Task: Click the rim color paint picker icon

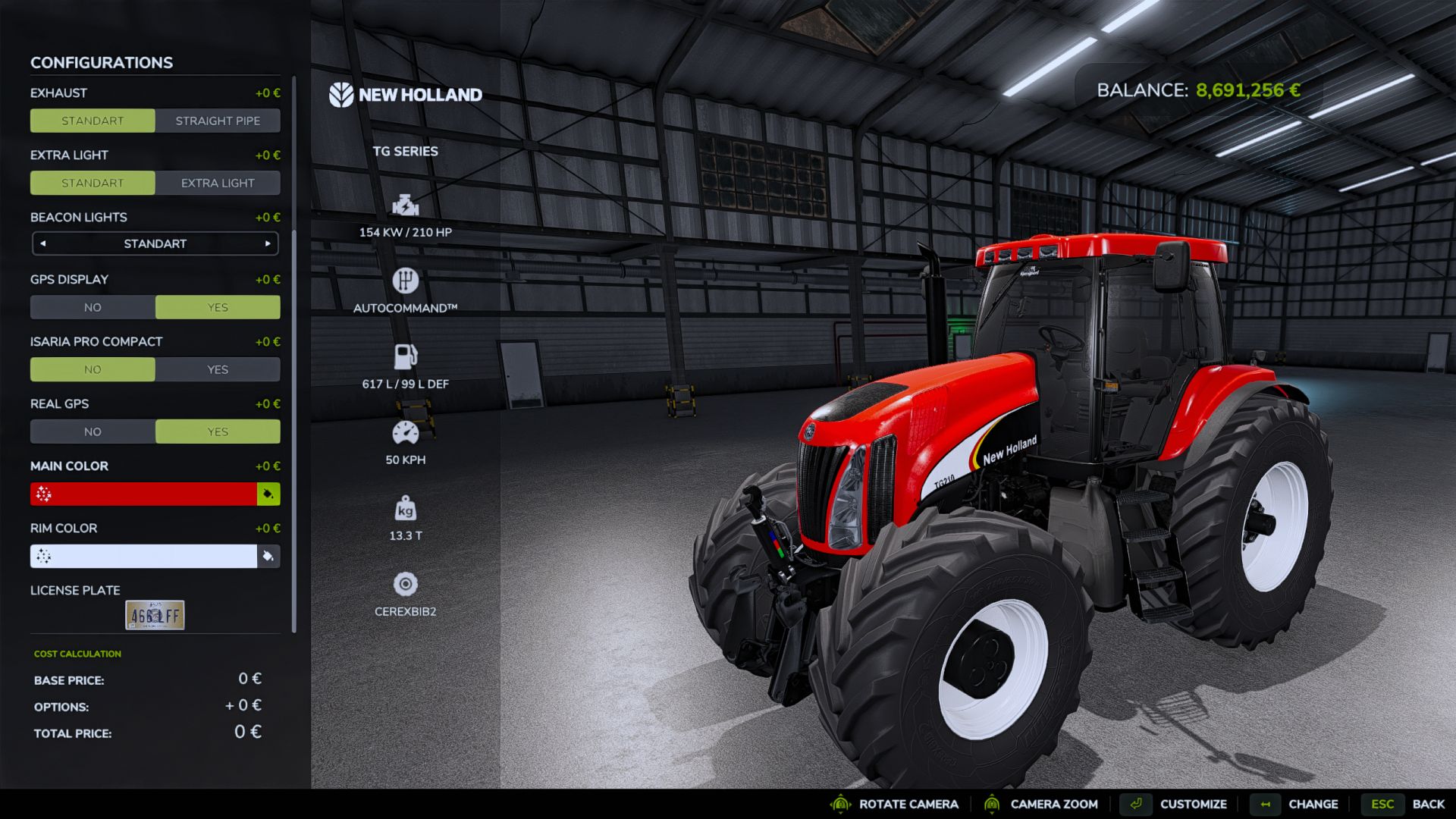Action: [x=267, y=556]
